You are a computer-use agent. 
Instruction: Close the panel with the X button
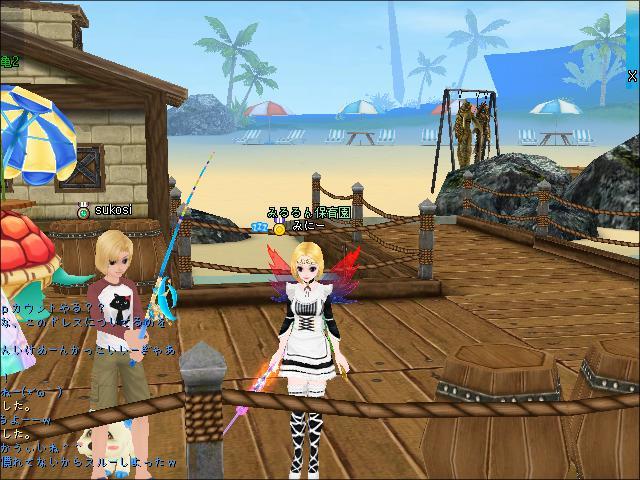632,76
